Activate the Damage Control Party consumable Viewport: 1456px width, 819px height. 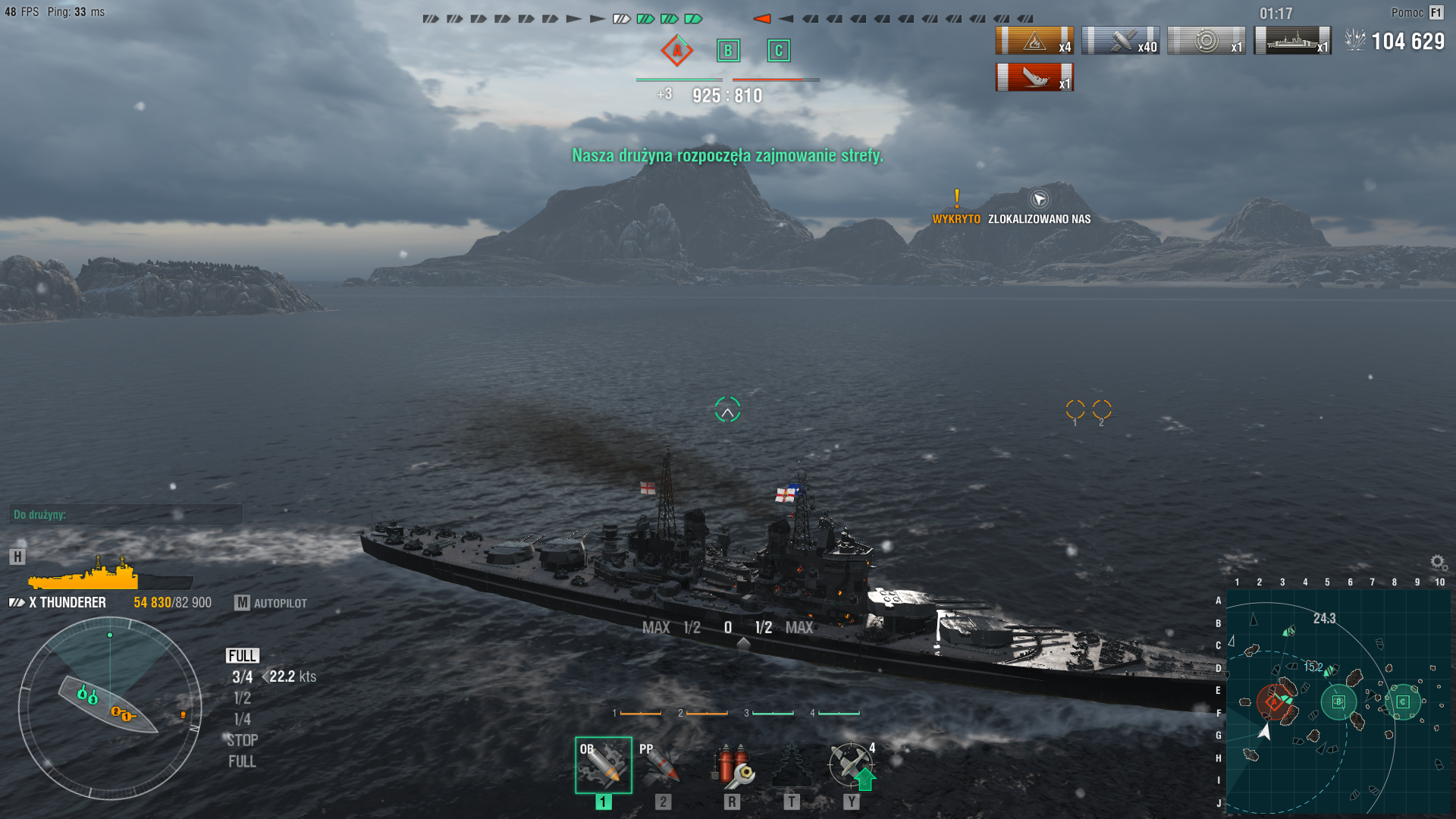(x=732, y=764)
